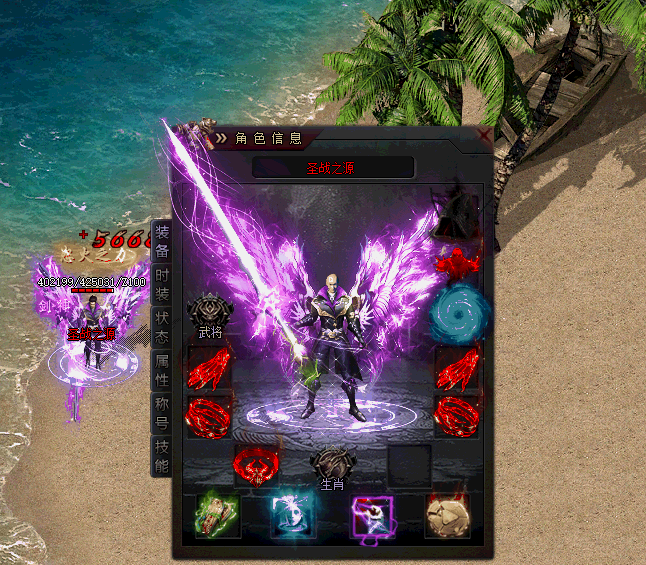Viewport: 646px width, 565px height.
Task: Choose the tan cracked stone item slot
Action: pyautogui.click(x=448, y=516)
